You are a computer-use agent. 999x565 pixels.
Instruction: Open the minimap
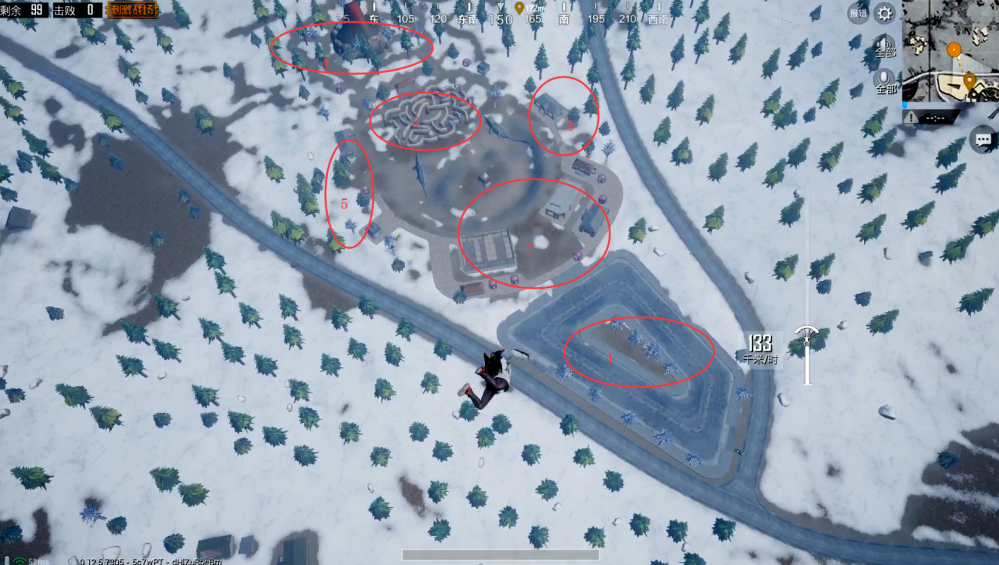950,50
